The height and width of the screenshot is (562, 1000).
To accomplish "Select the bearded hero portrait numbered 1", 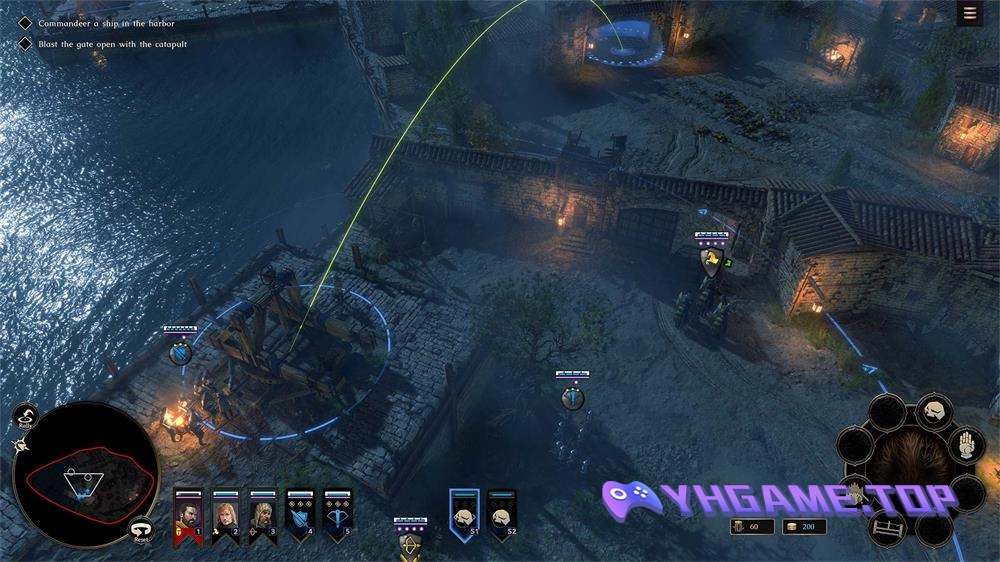I will [x=188, y=514].
